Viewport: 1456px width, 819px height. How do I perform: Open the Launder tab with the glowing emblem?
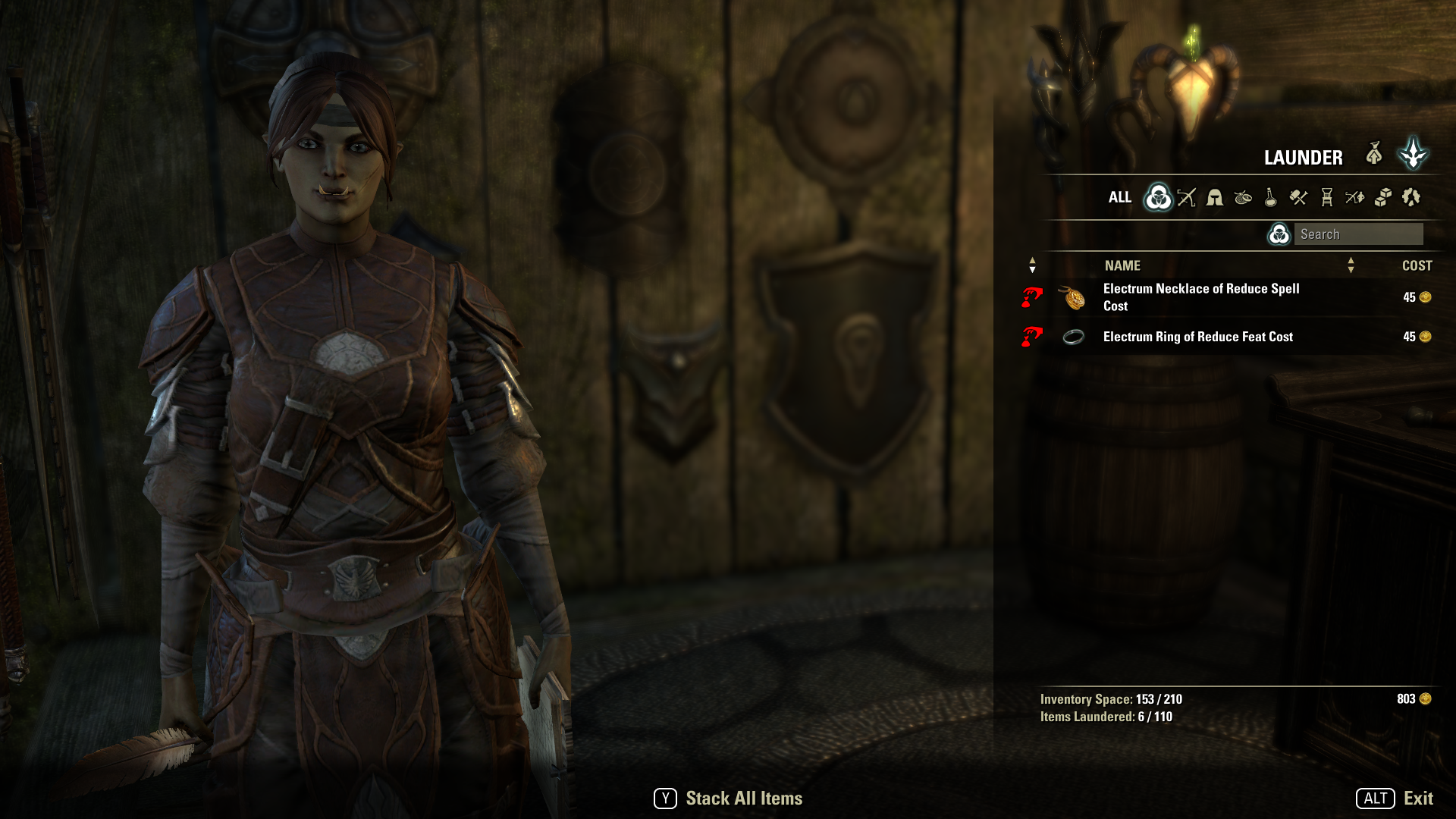pyautogui.click(x=1414, y=154)
